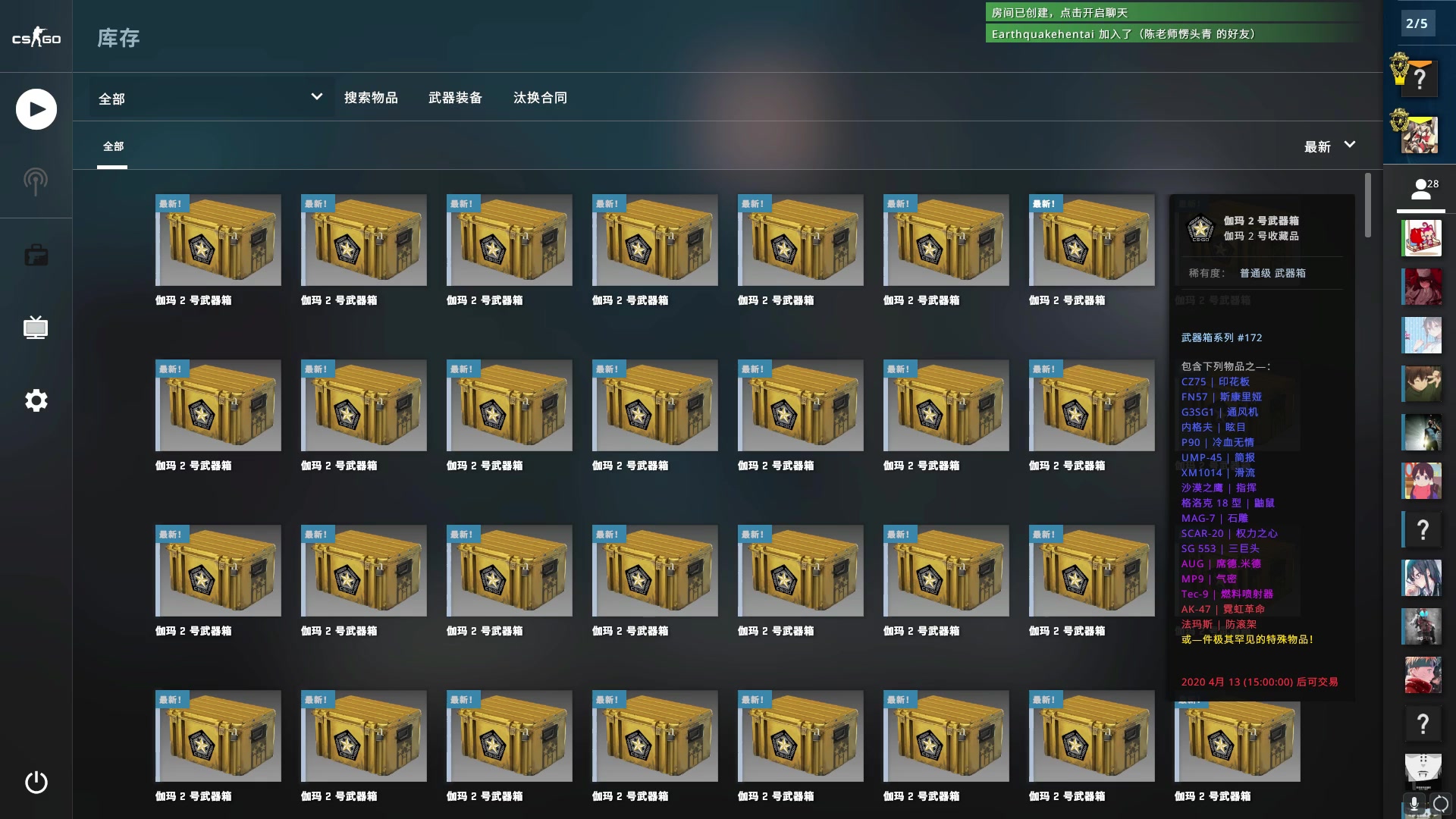Open the AK-47 | 霓虹革命 item link
This screenshot has height=819, width=1456.
[1216, 609]
